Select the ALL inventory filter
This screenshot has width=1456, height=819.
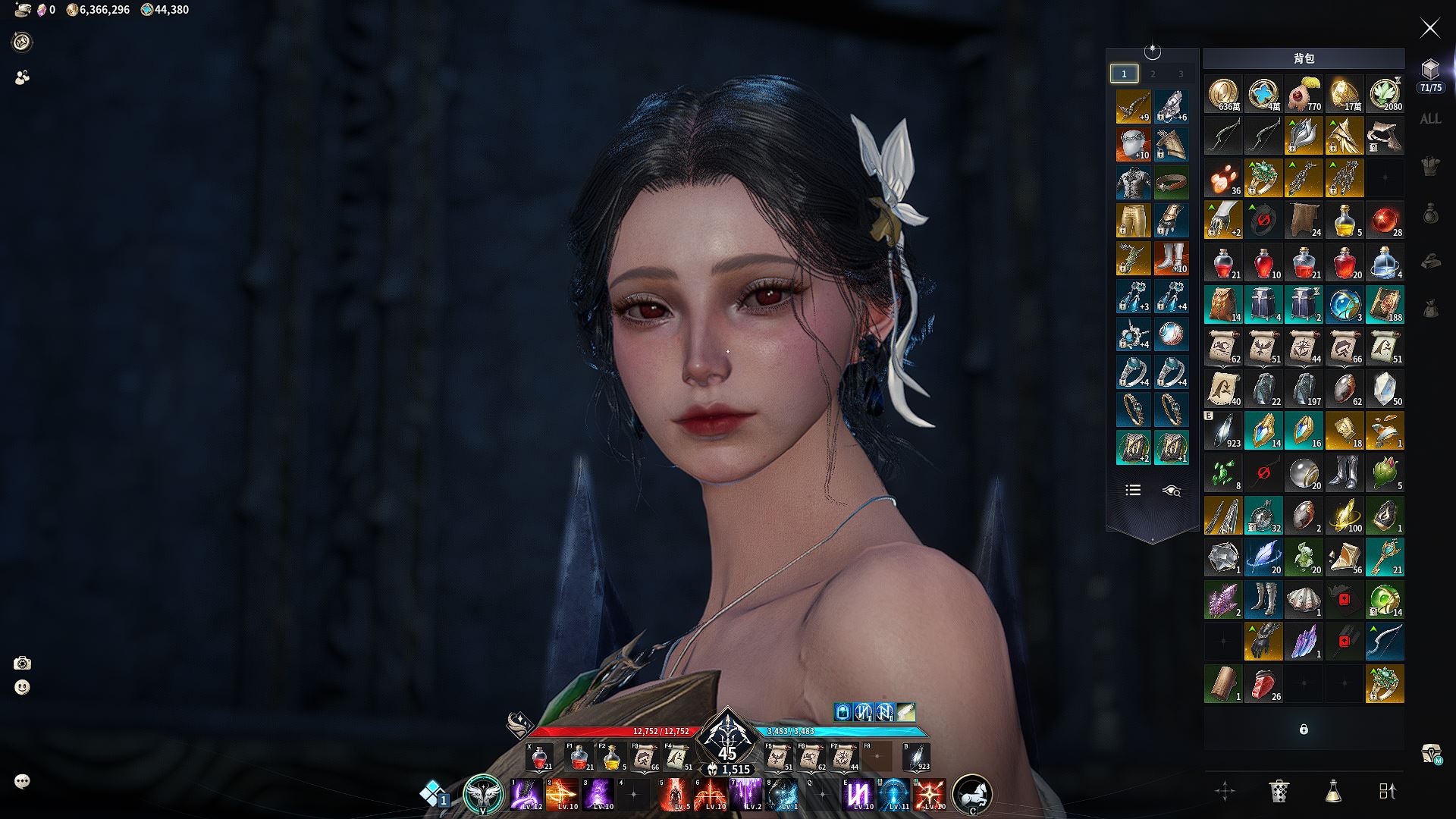click(x=1430, y=119)
